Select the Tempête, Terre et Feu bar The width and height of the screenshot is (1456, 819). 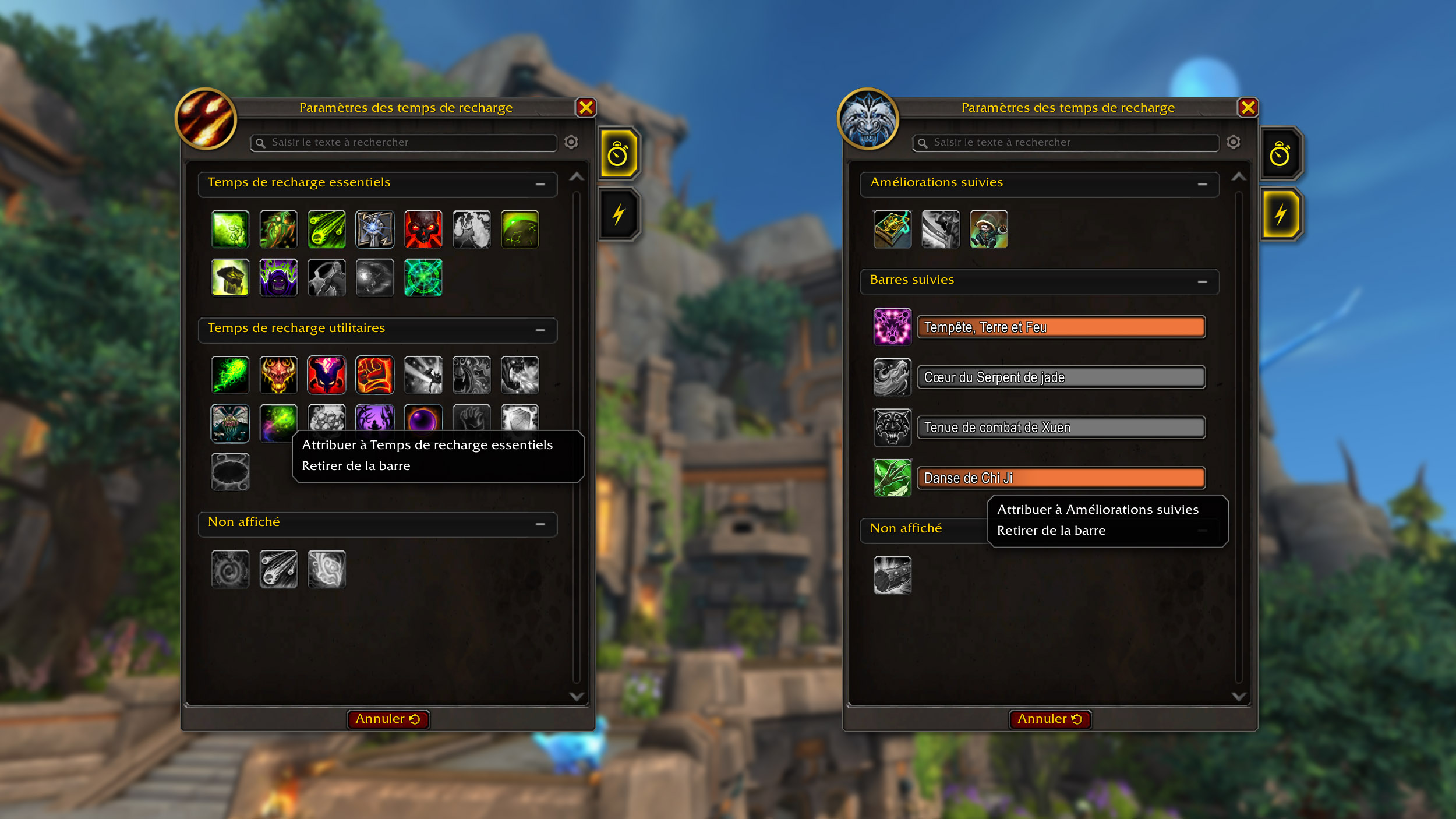pos(1061,327)
